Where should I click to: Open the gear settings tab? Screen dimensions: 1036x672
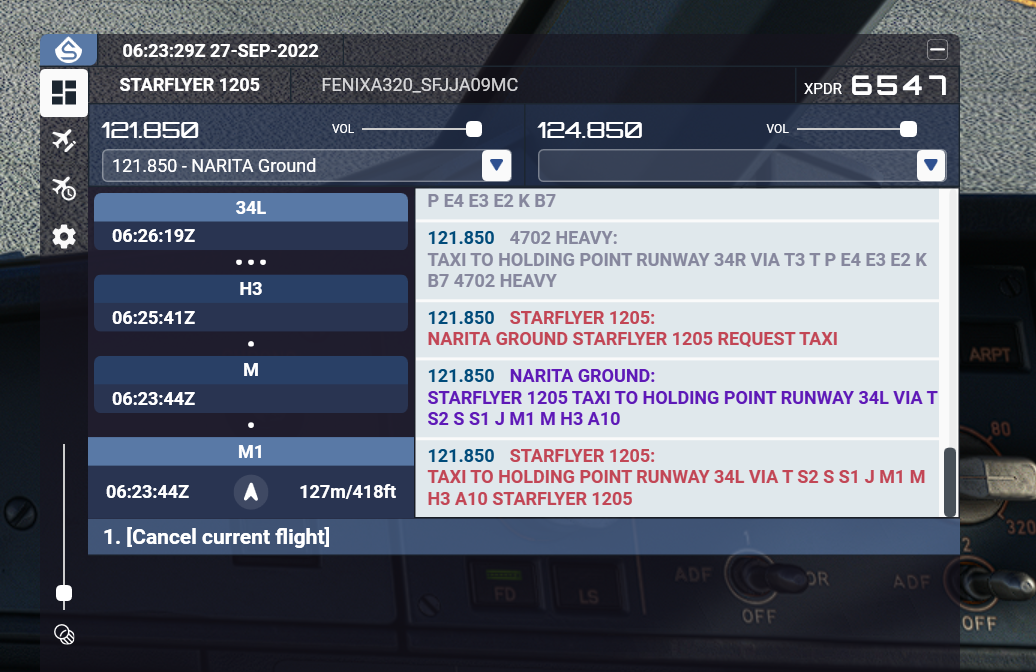pos(64,237)
